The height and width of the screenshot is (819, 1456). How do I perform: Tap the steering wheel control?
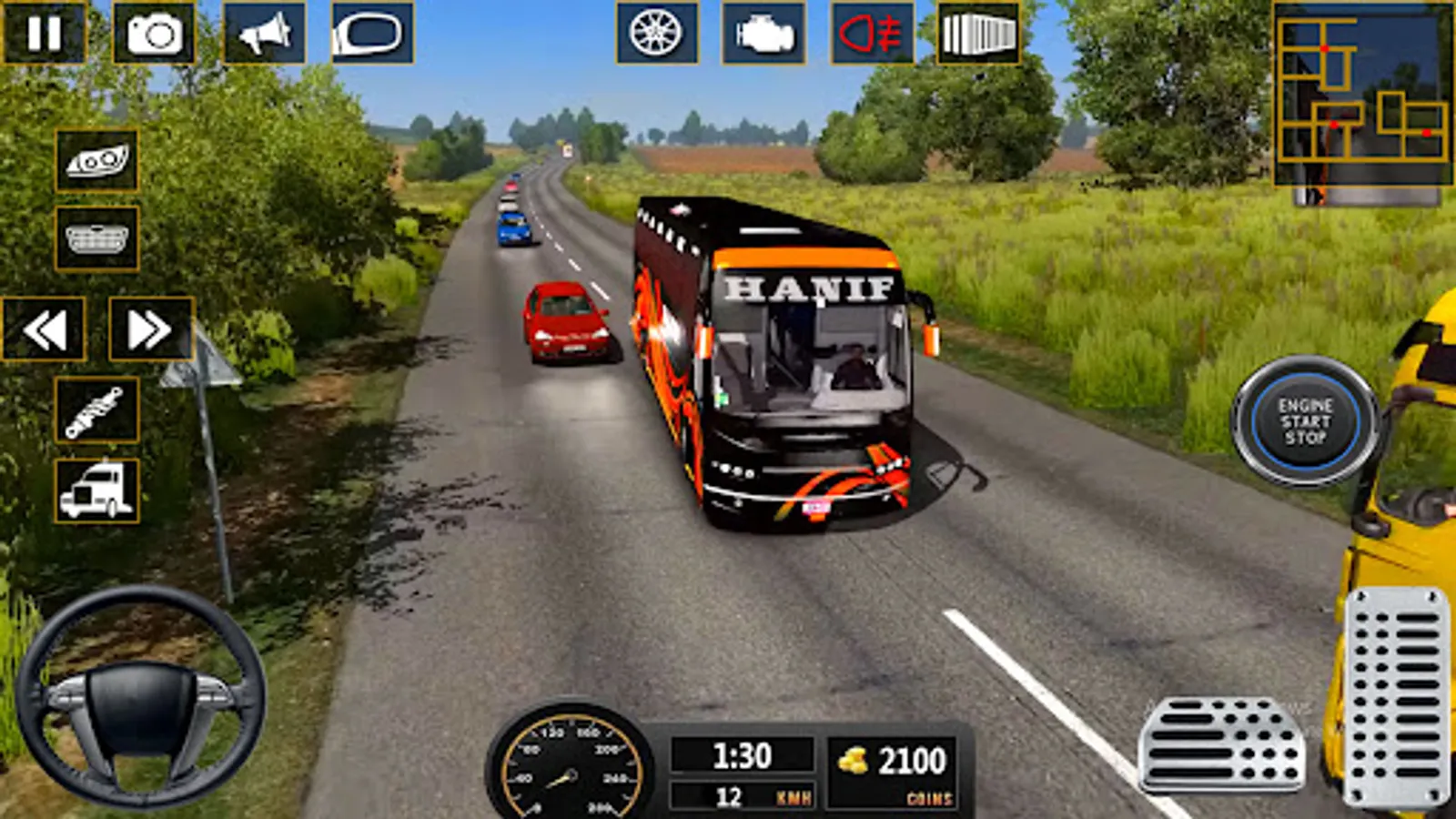point(141,698)
